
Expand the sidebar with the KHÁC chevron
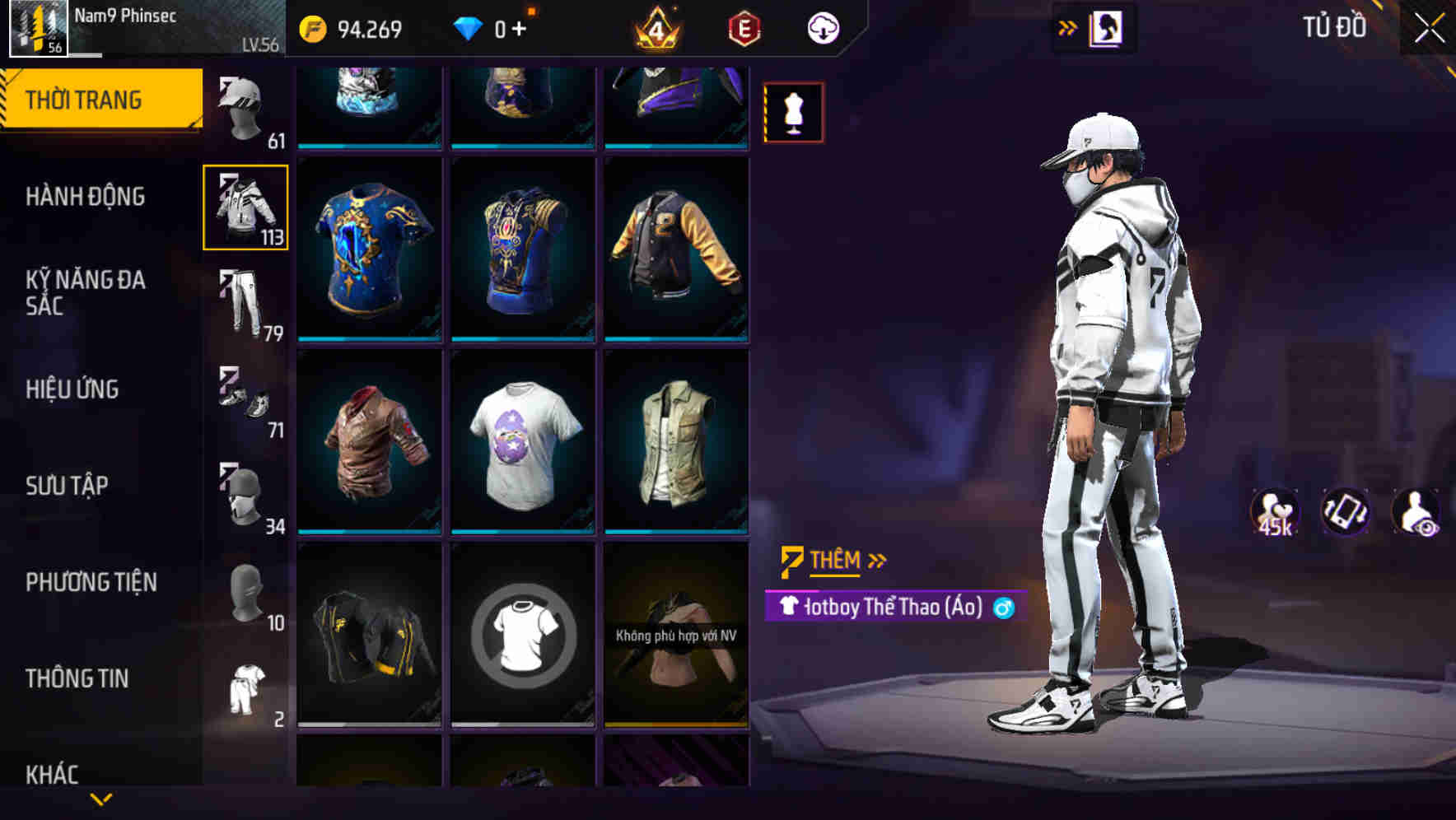[x=103, y=800]
